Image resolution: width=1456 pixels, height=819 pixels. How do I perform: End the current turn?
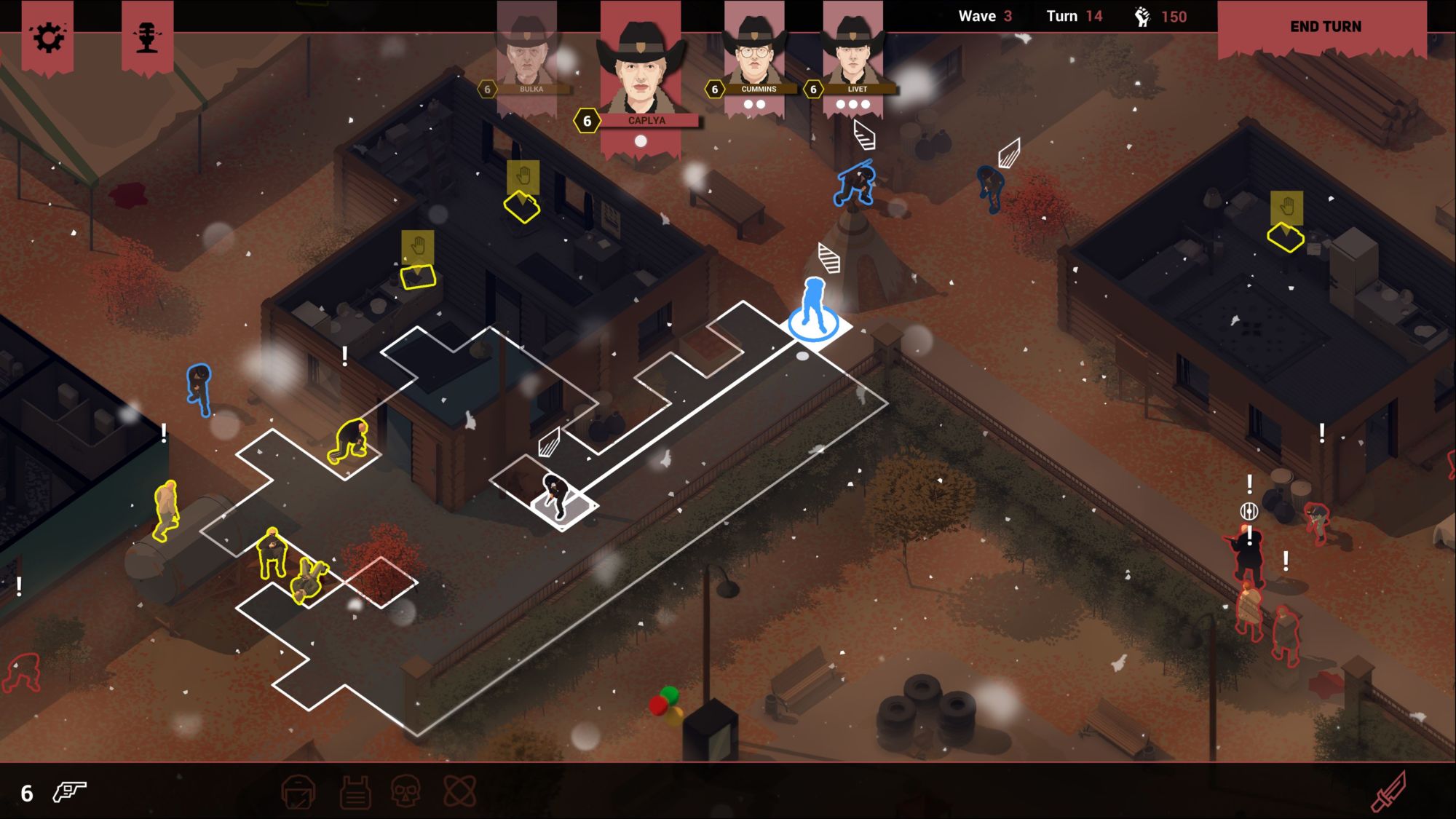coord(1325,27)
